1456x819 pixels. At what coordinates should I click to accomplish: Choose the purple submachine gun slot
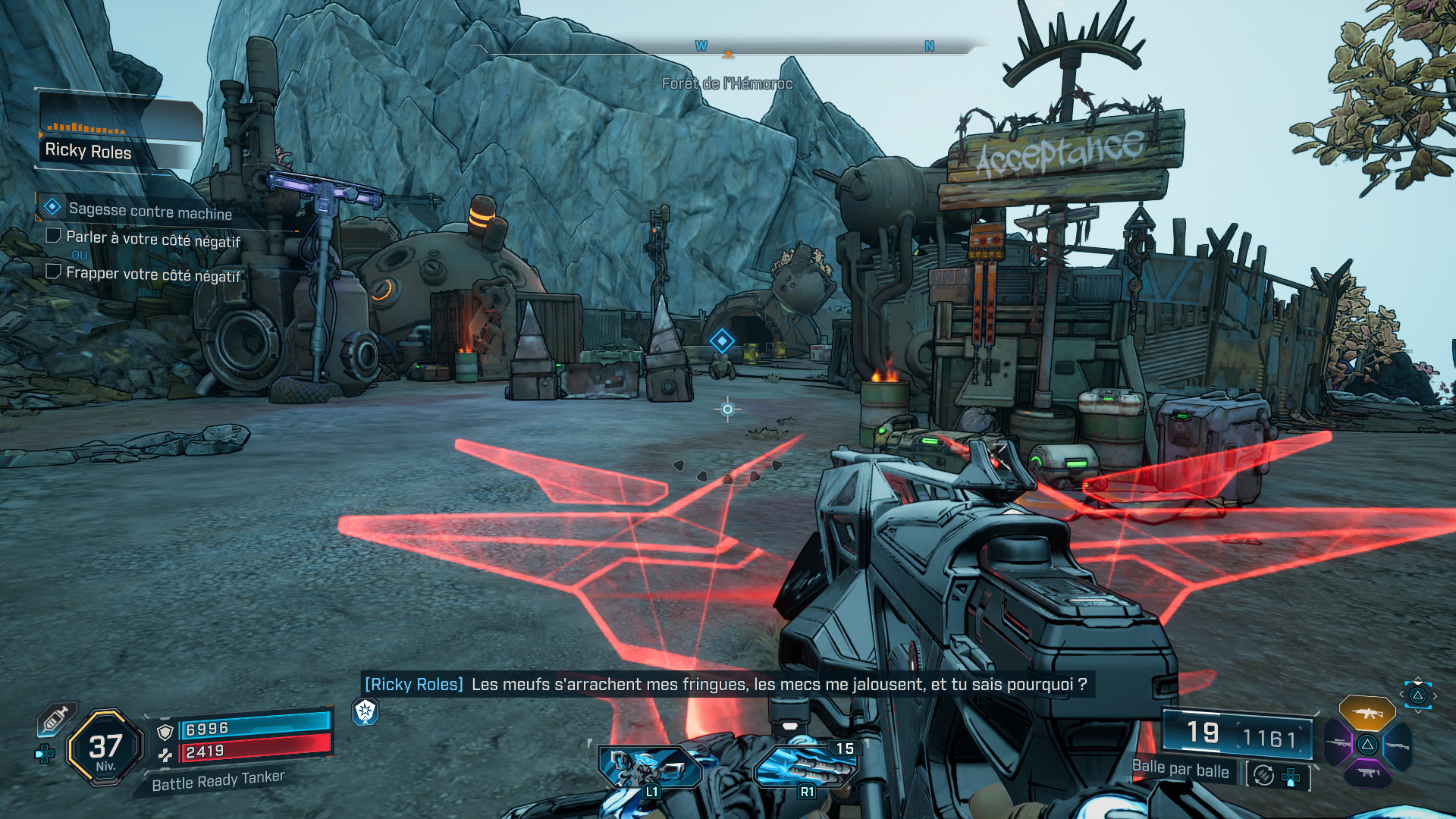pos(1367,773)
